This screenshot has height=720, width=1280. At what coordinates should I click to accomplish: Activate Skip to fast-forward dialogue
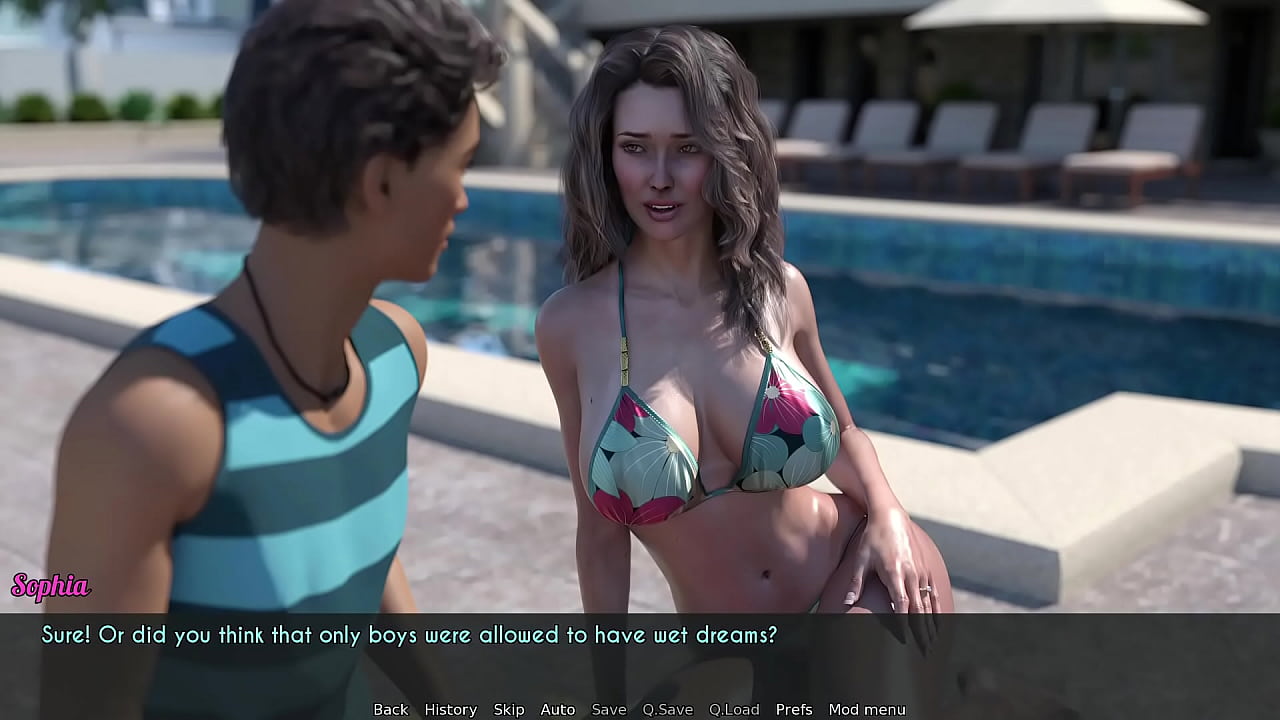508,709
